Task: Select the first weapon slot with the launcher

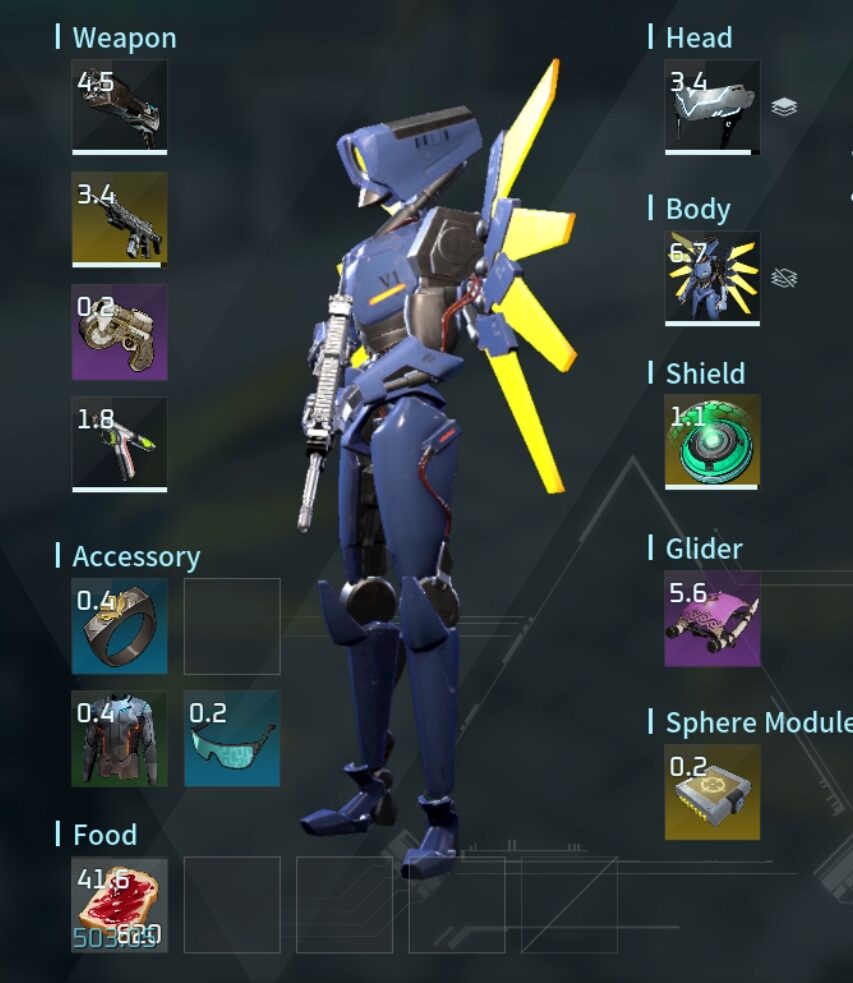Action: [119, 106]
